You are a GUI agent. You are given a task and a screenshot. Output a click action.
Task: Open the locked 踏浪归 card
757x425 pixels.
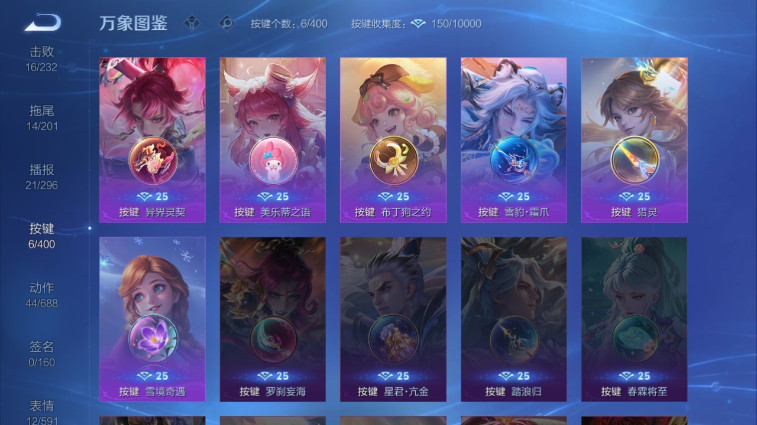click(513, 318)
